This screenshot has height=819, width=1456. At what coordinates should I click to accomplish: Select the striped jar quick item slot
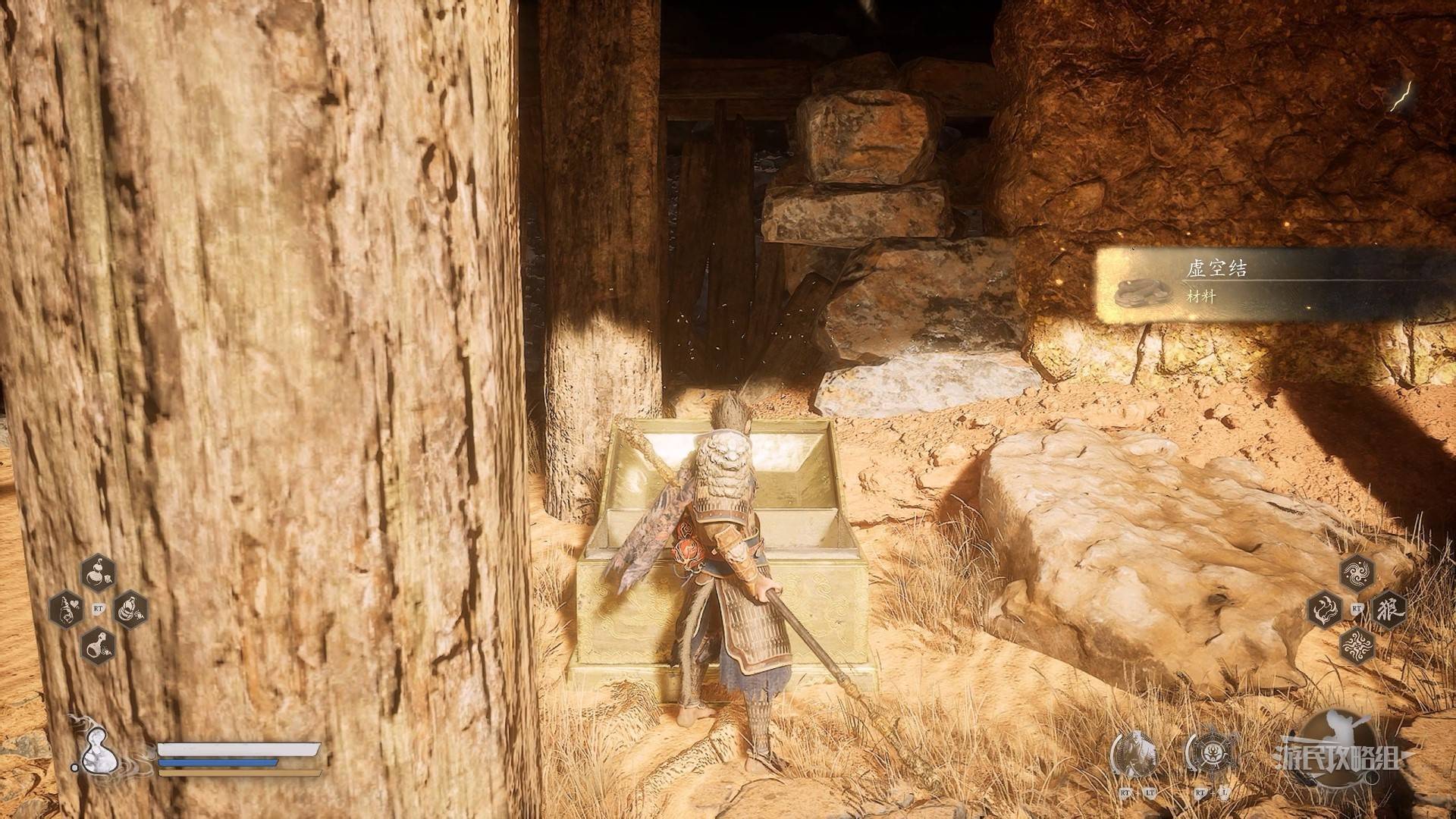(x=130, y=609)
